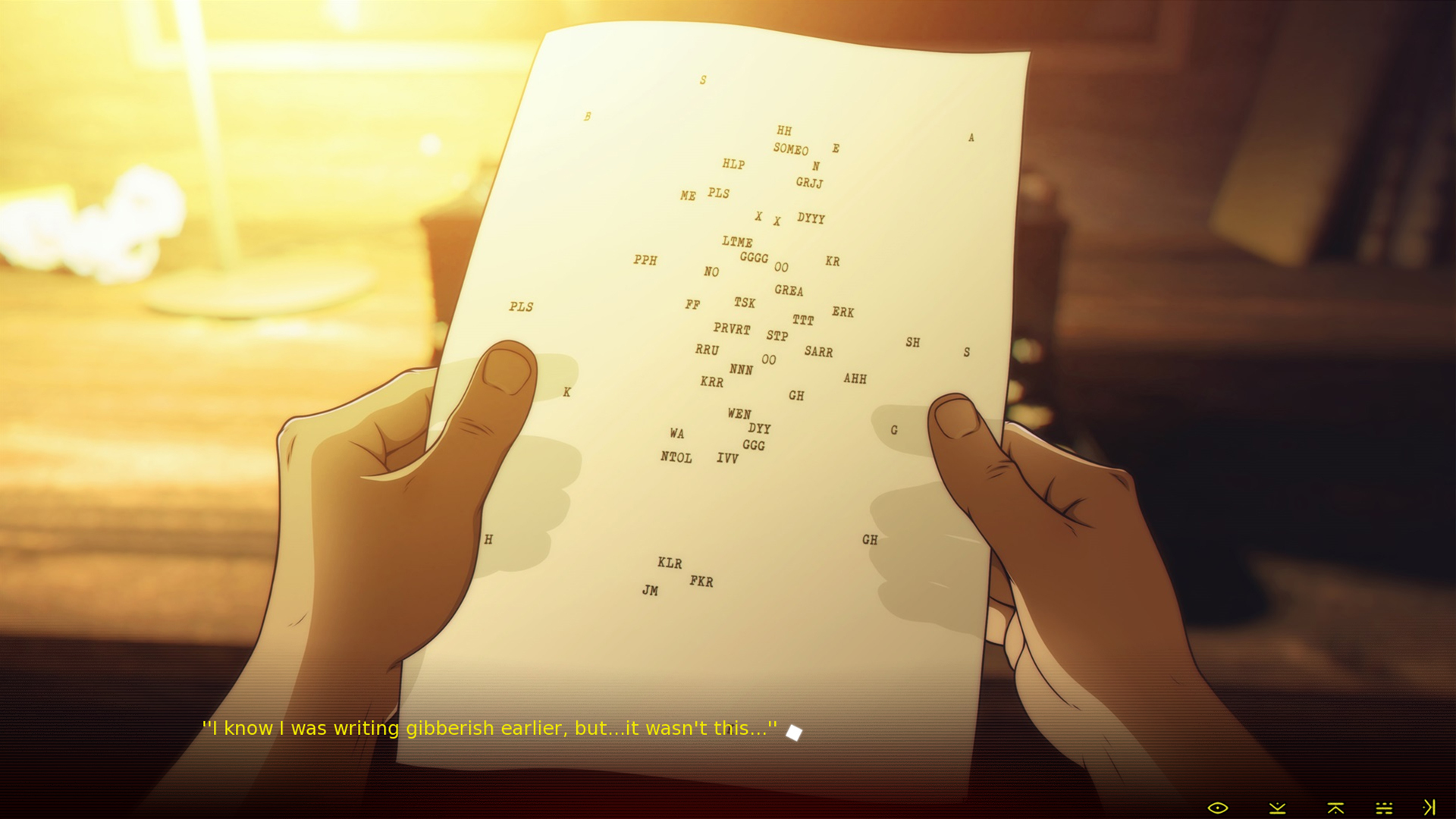The height and width of the screenshot is (819, 1456).
Task: Toggle dialogue visibility with the eye icon
Action: (x=1218, y=808)
